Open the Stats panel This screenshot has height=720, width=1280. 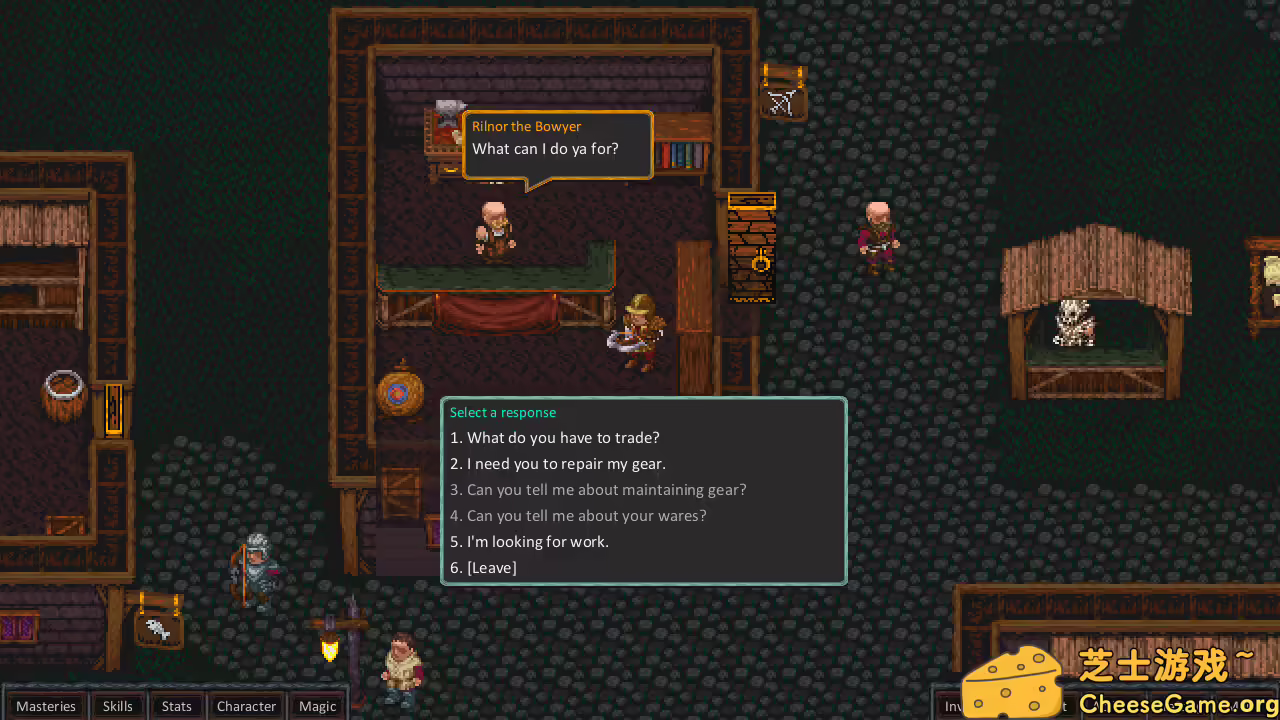176,706
